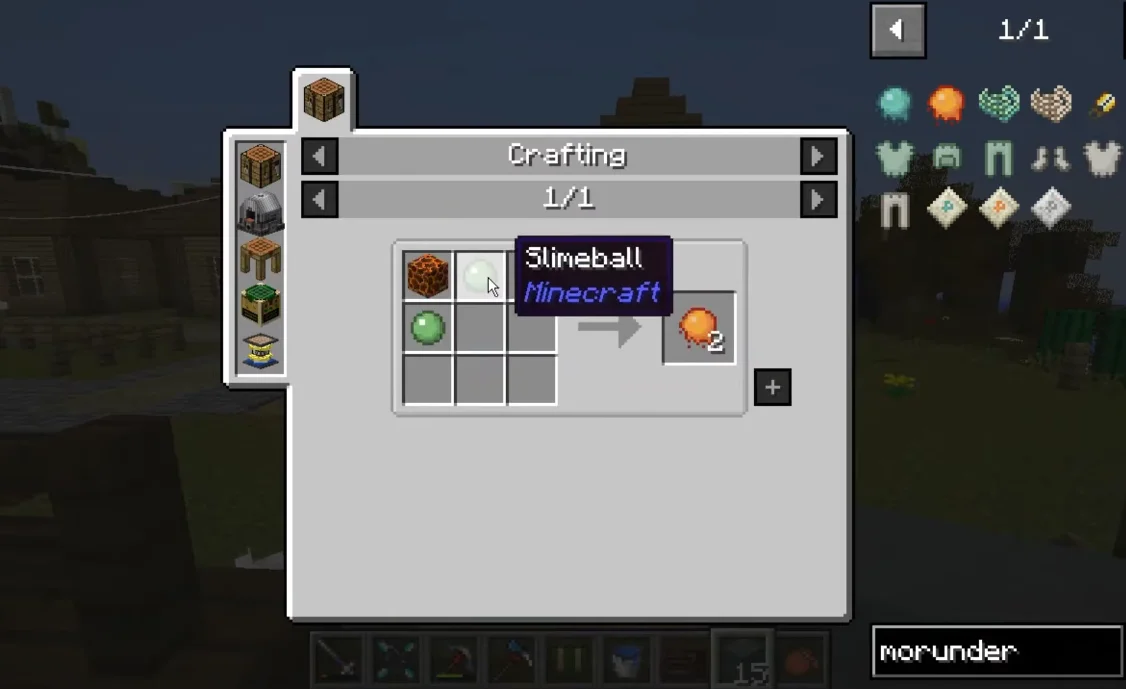
Task: Show the previous recipe page left of 1/1
Action: (319, 199)
